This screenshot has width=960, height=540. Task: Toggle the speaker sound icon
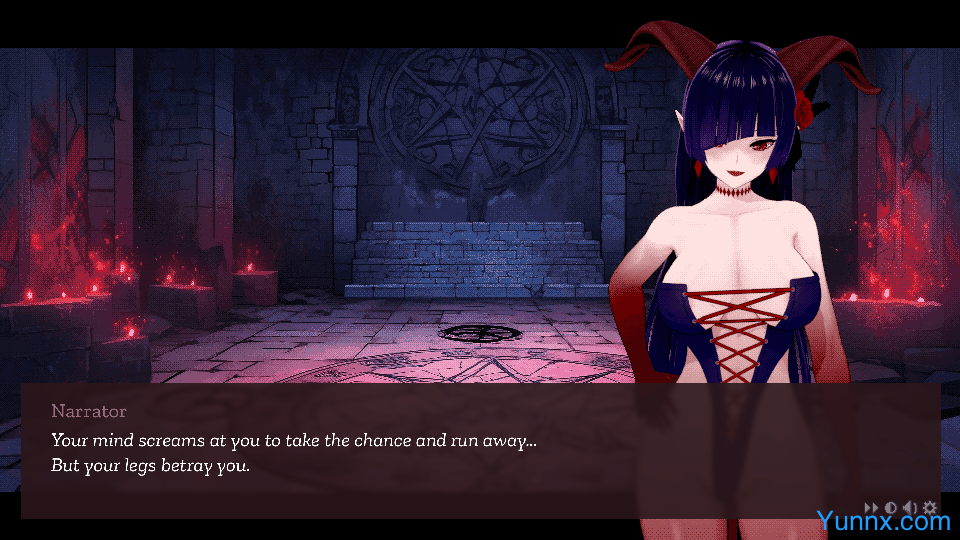click(910, 508)
